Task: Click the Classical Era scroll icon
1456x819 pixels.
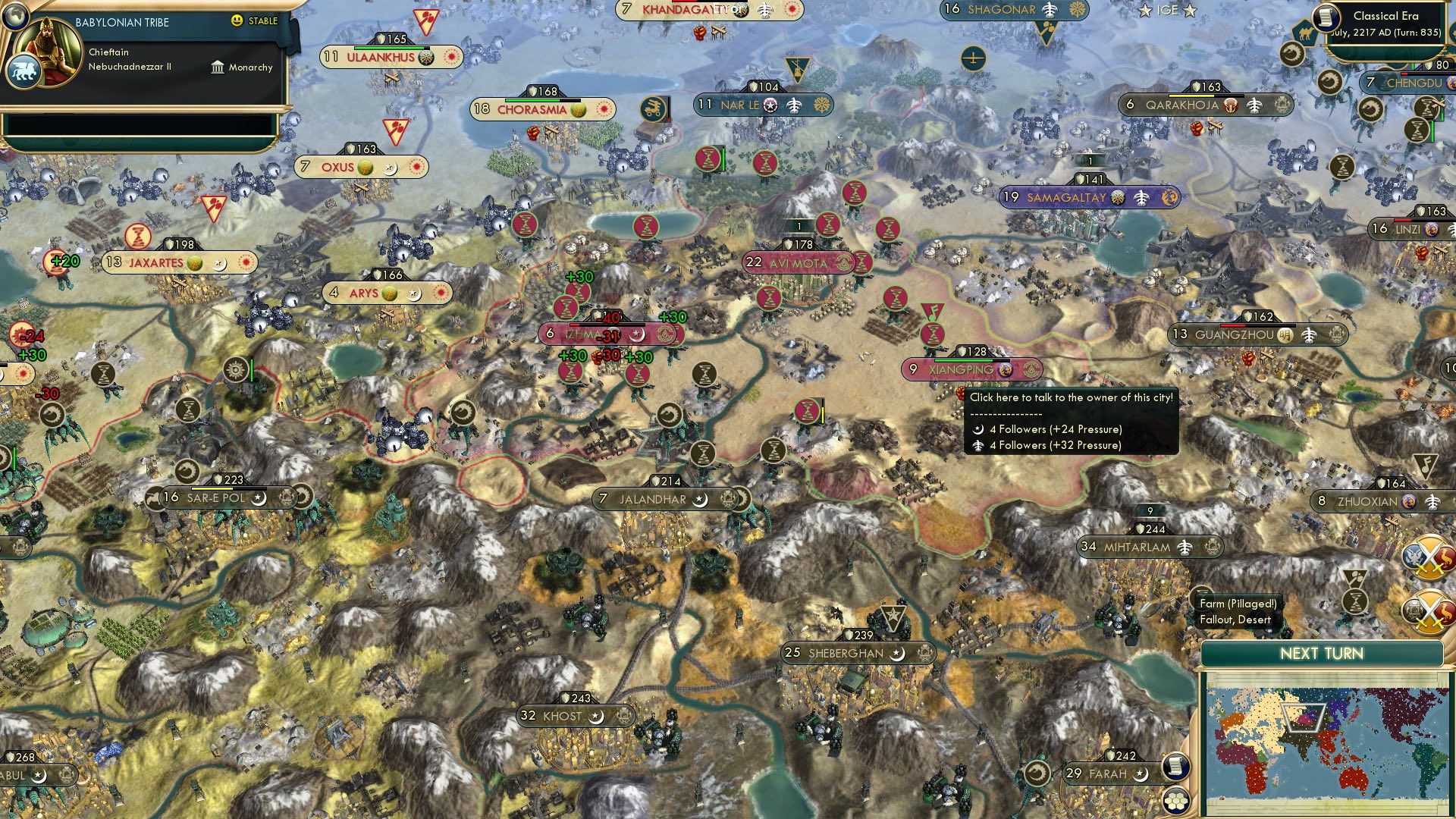Action: (x=1326, y=17)
